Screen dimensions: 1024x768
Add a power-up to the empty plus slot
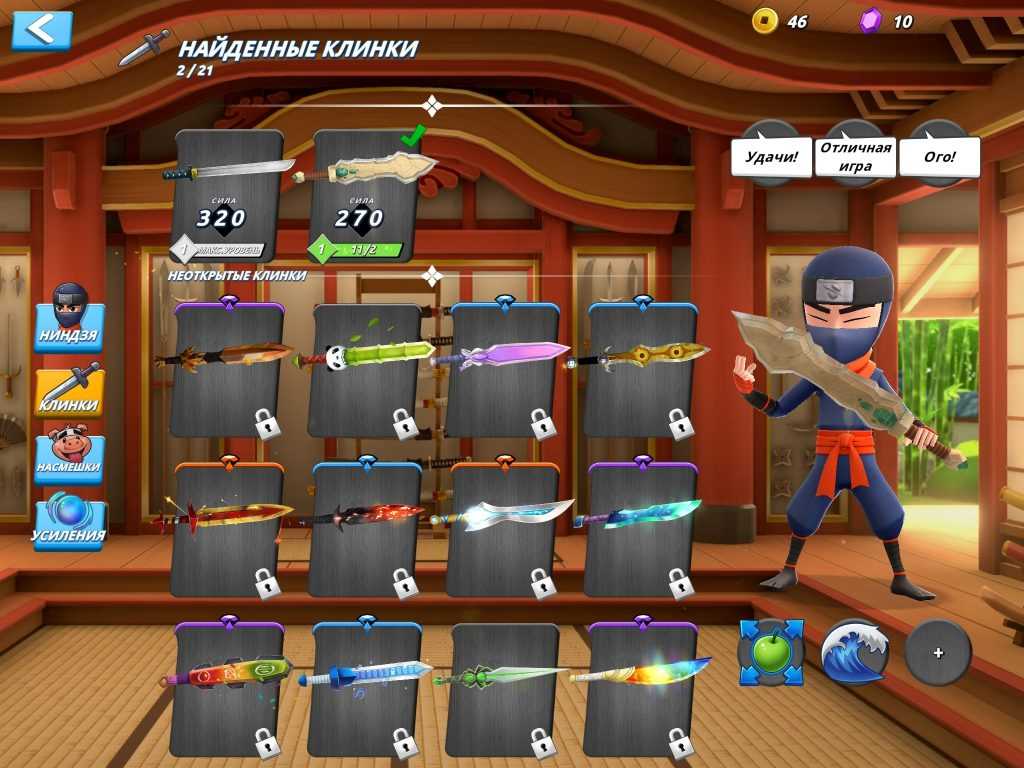(x=938, y=652)
